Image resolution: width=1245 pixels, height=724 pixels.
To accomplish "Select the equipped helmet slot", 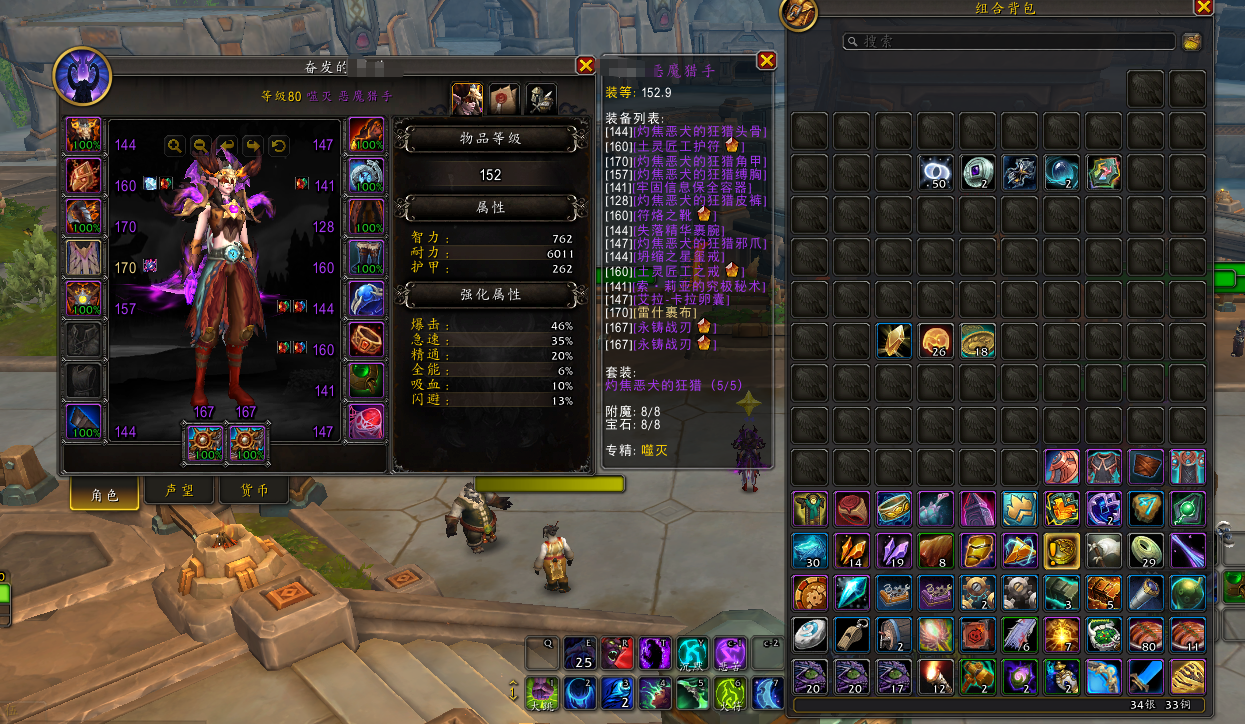I will pyautogui.click(x=83, y=134).
